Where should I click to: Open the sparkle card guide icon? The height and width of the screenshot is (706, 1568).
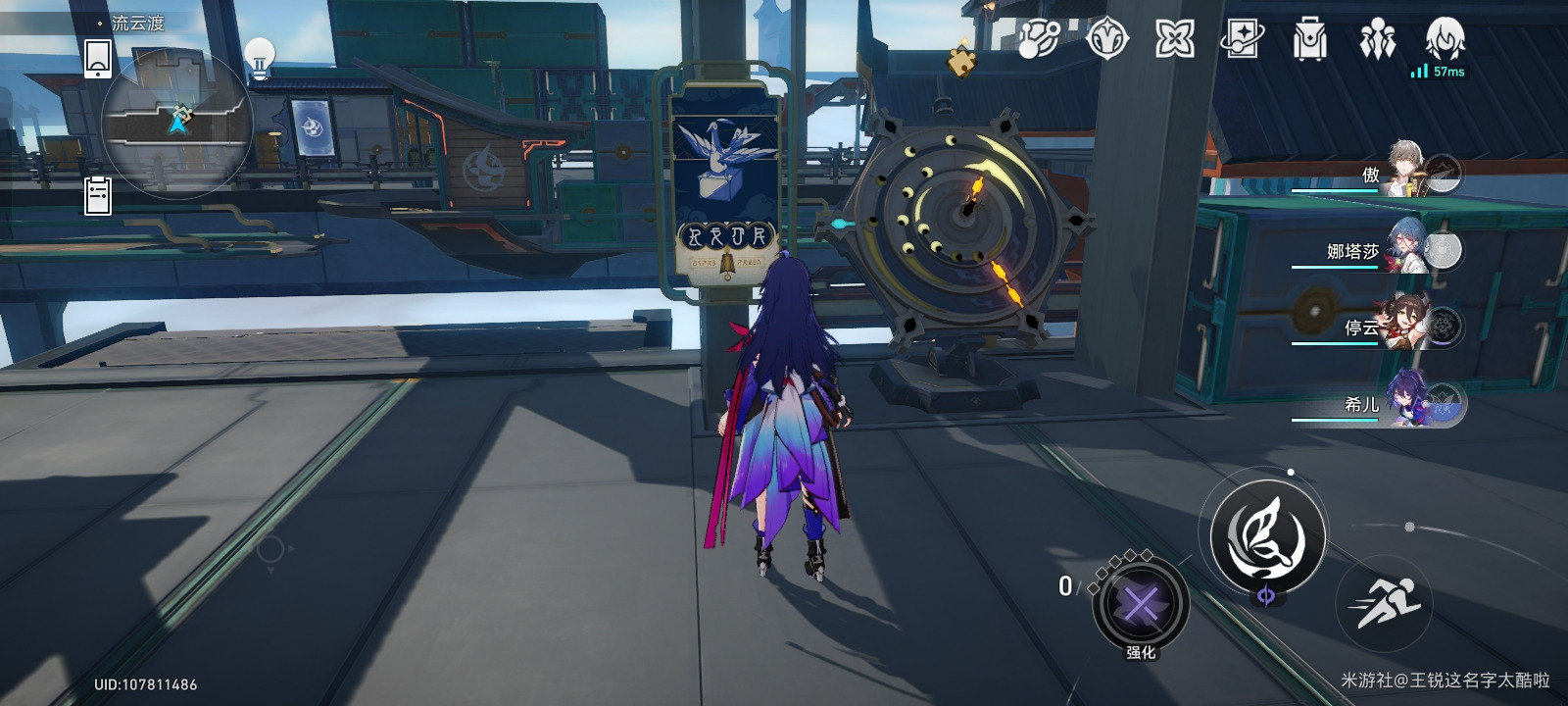tap(1242, 40)
